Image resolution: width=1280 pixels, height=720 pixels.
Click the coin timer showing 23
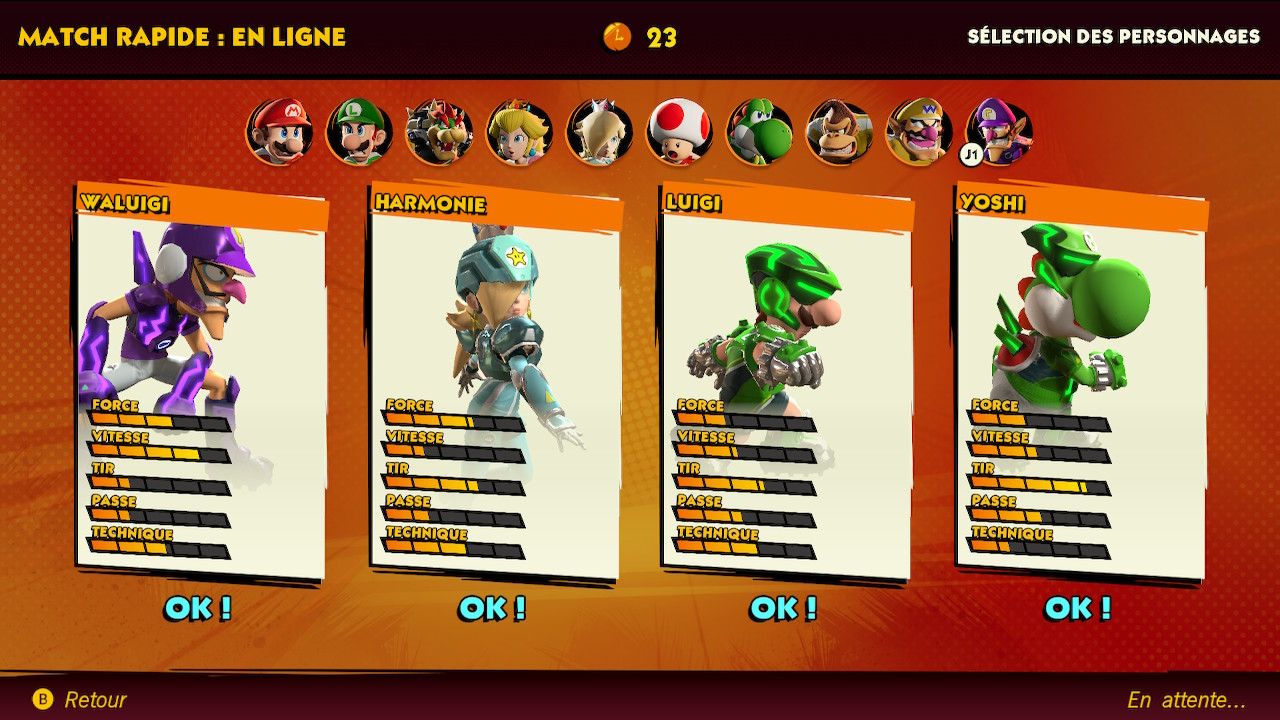coord(640,38)
